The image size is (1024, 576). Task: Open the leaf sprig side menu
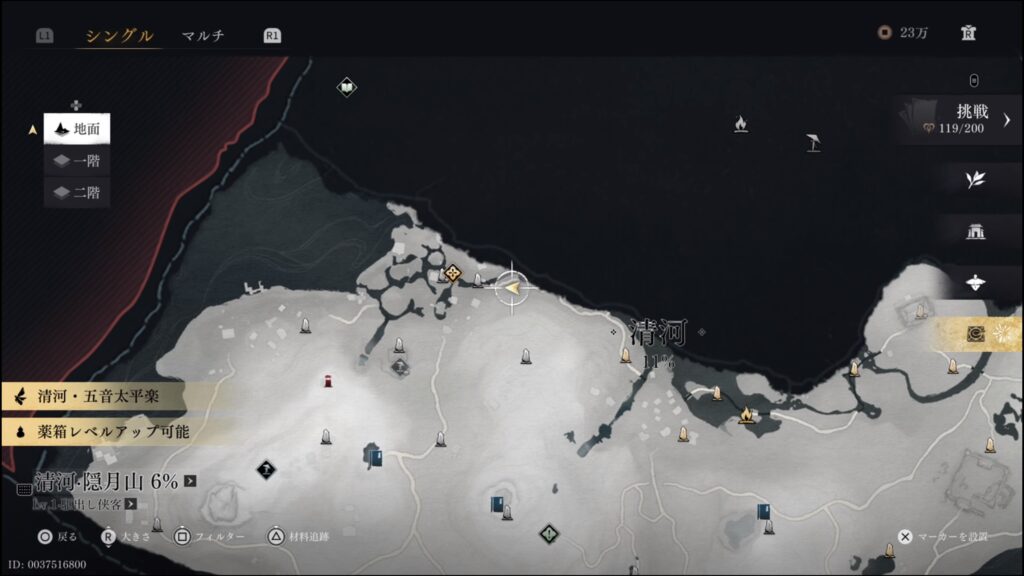(975, 179)
